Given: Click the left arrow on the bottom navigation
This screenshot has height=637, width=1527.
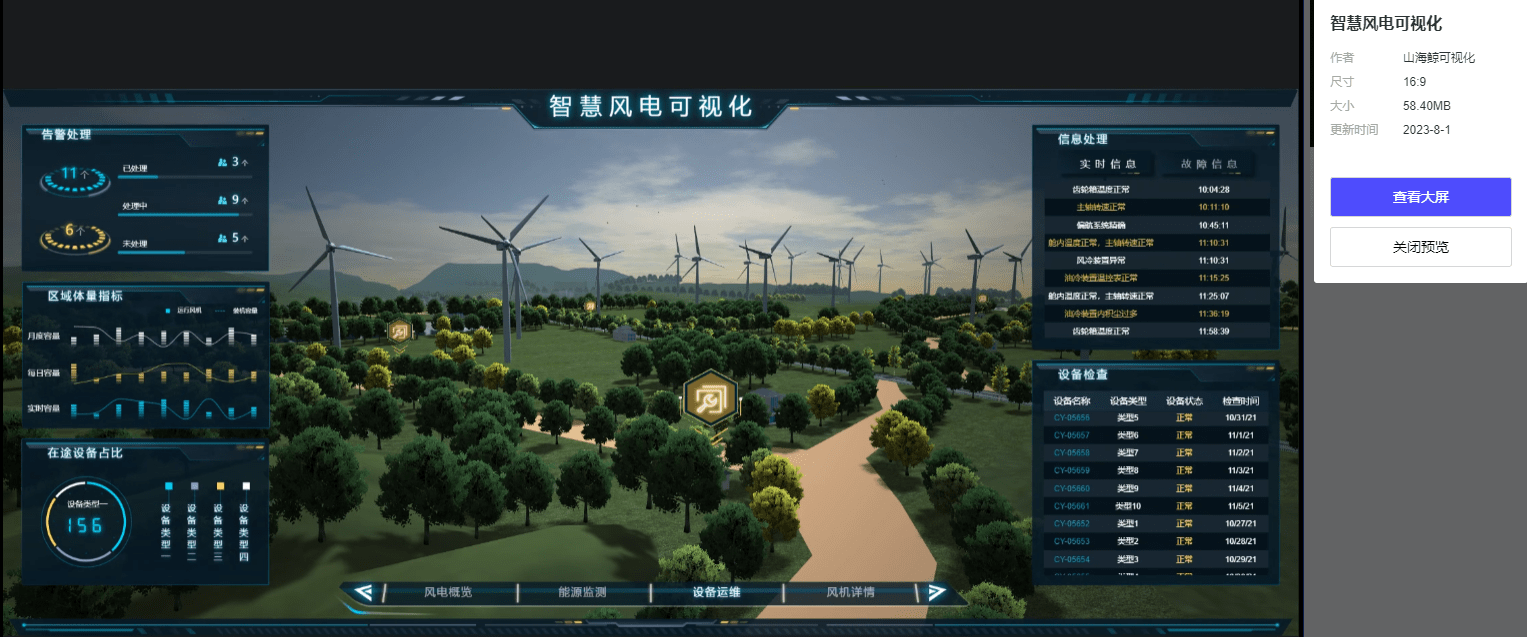Looking at the screenshot, I should pos(364,592).
